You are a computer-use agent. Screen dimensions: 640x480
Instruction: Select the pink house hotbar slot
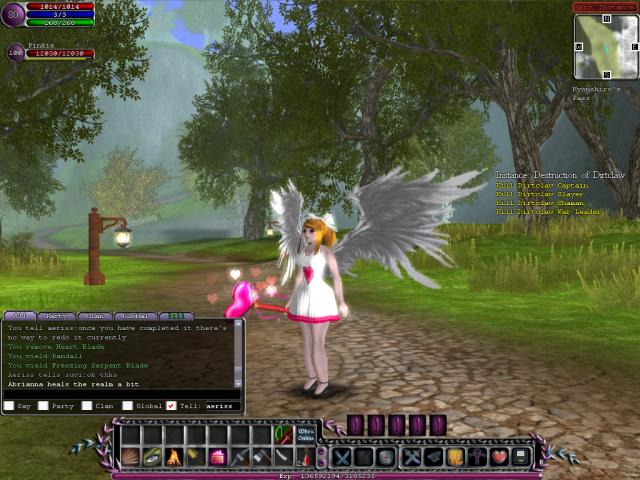tap(217, 457)
